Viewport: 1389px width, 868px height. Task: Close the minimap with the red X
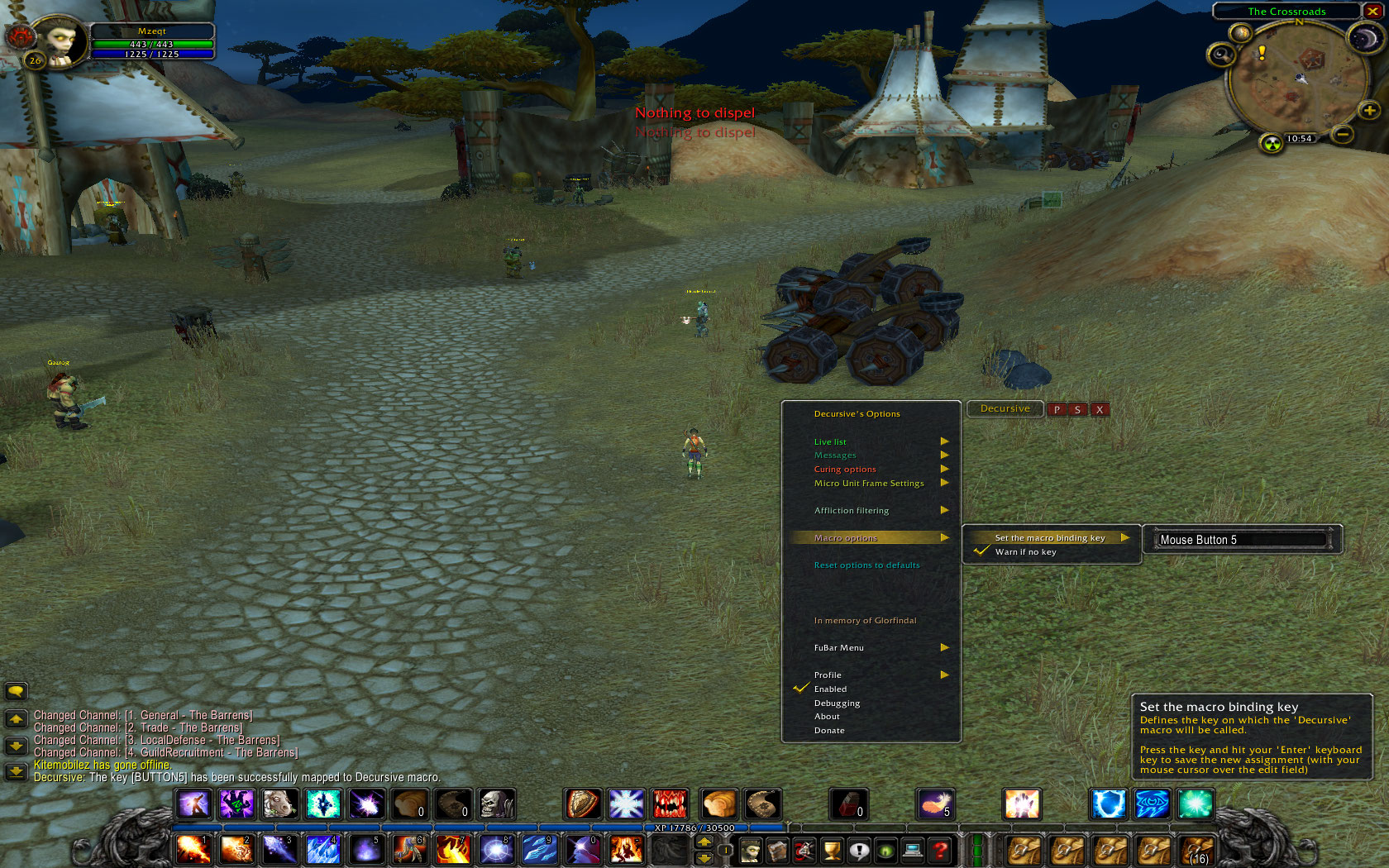pos(1373,12)
